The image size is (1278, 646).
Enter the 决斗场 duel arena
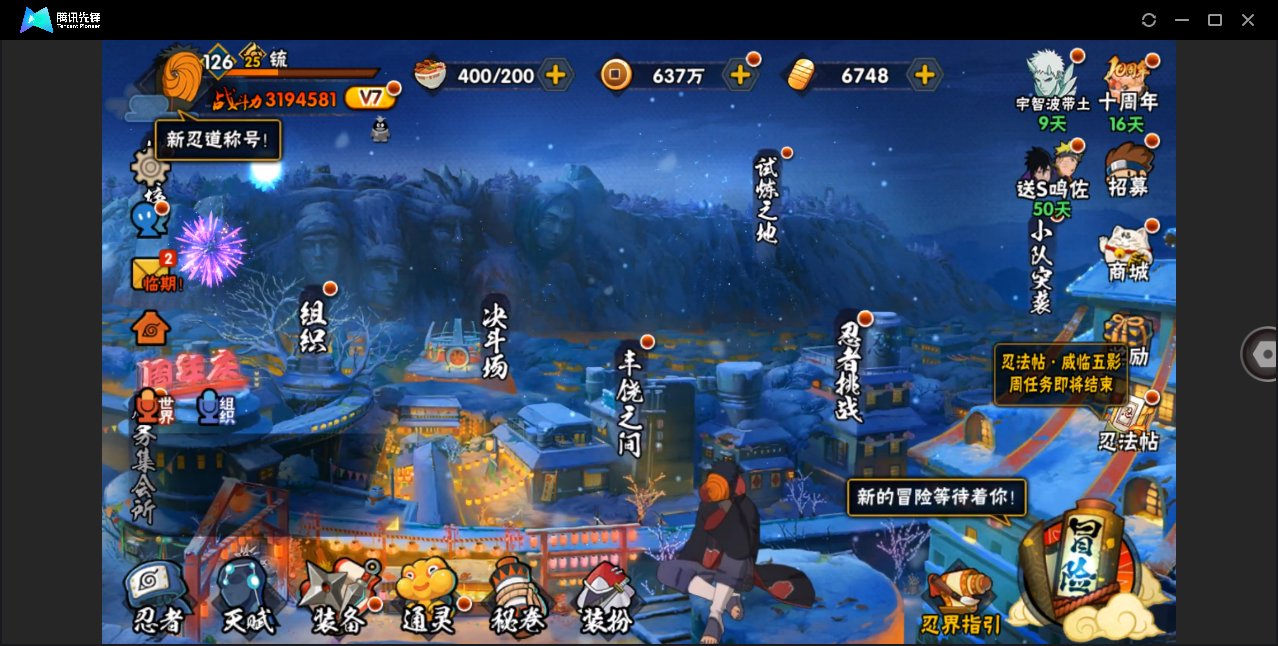[x=495, y=342]
